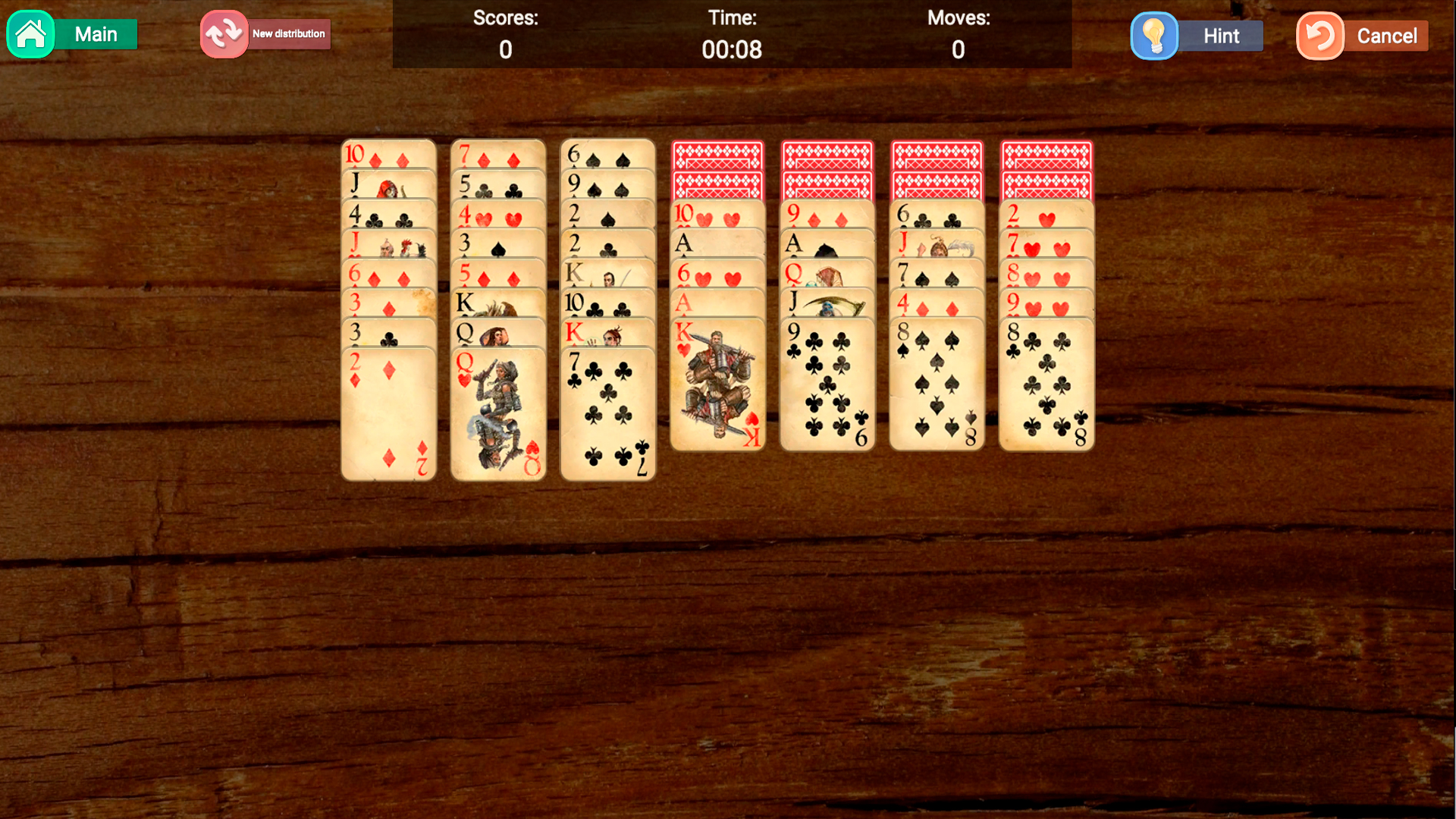Screen dimensions: 1456x819
Task: Click the orange undo icon on Cancel button
Action: coord(1319,35)
